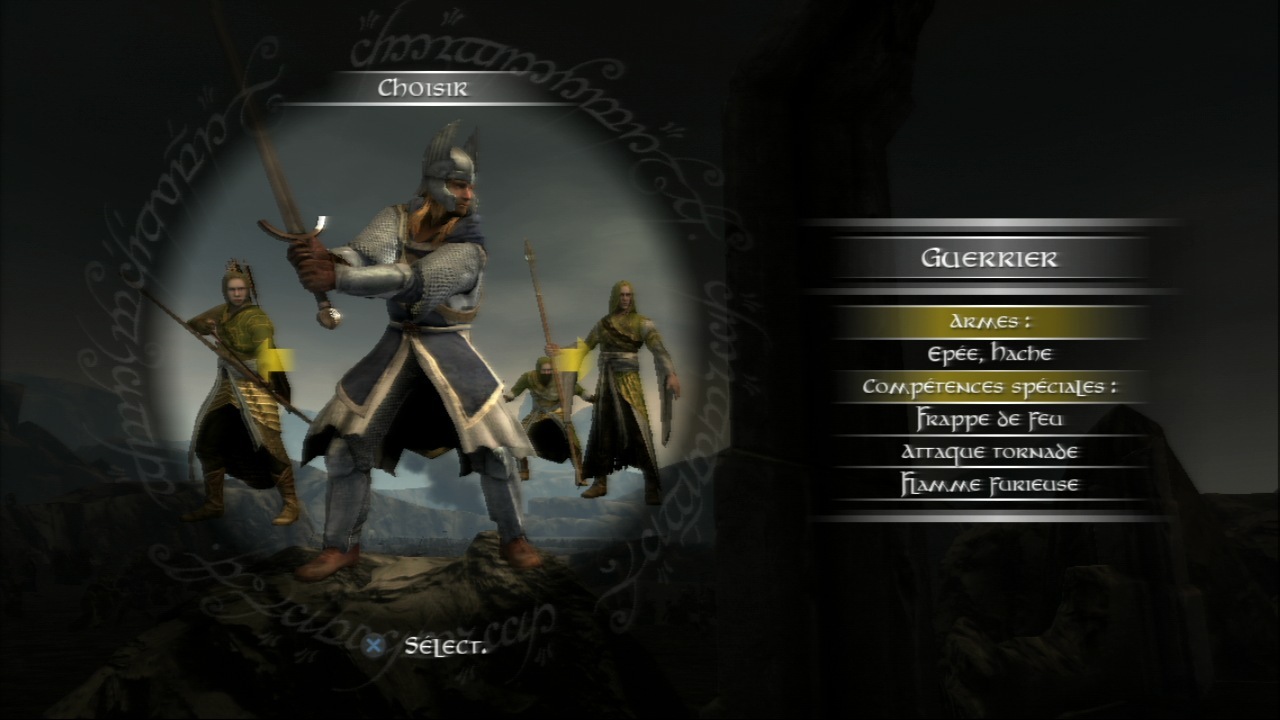Choose the Epée, Hache weapons entry

(x=988, y=354)
